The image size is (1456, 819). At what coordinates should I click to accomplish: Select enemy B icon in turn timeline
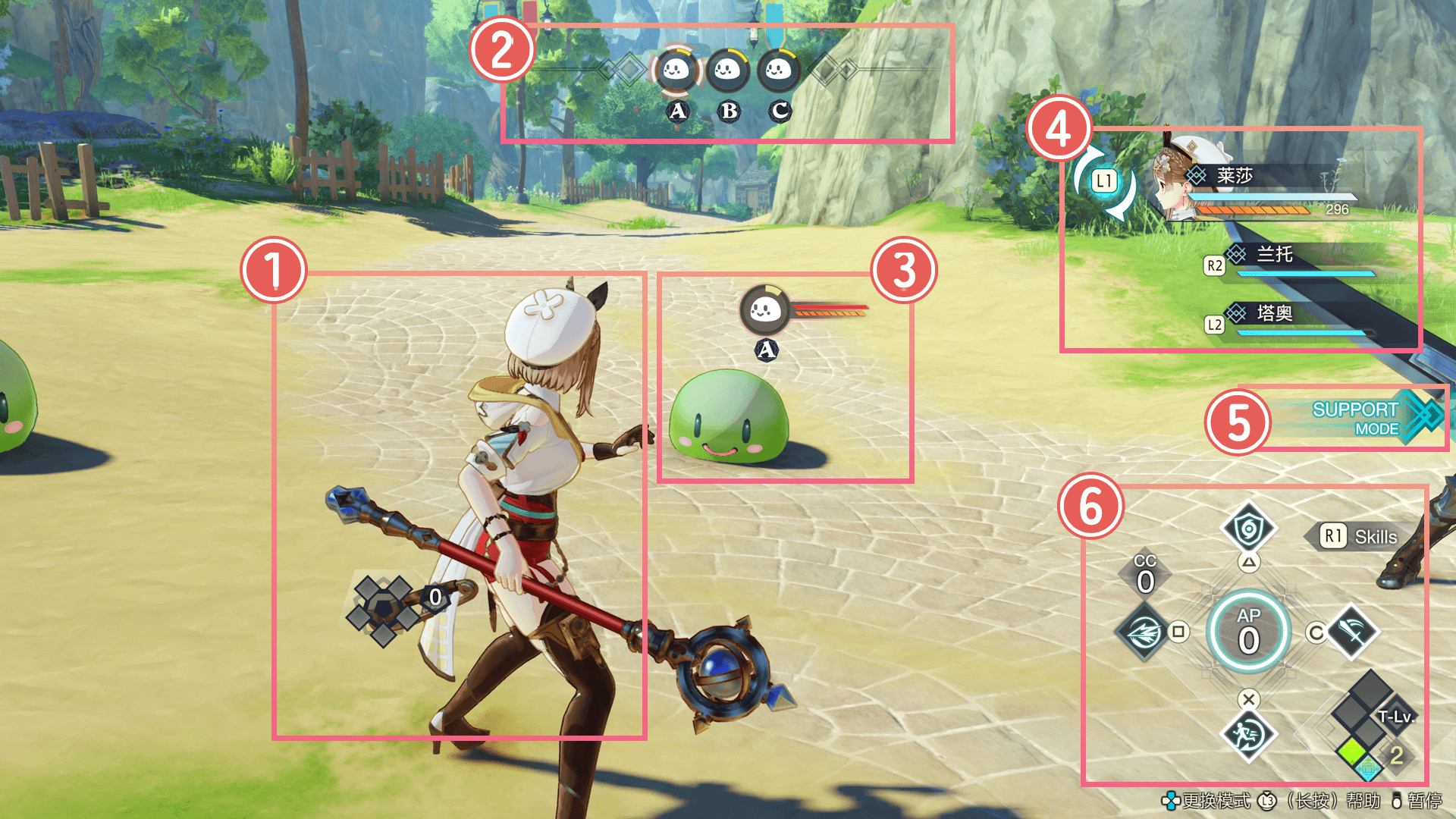pos(727,71)
